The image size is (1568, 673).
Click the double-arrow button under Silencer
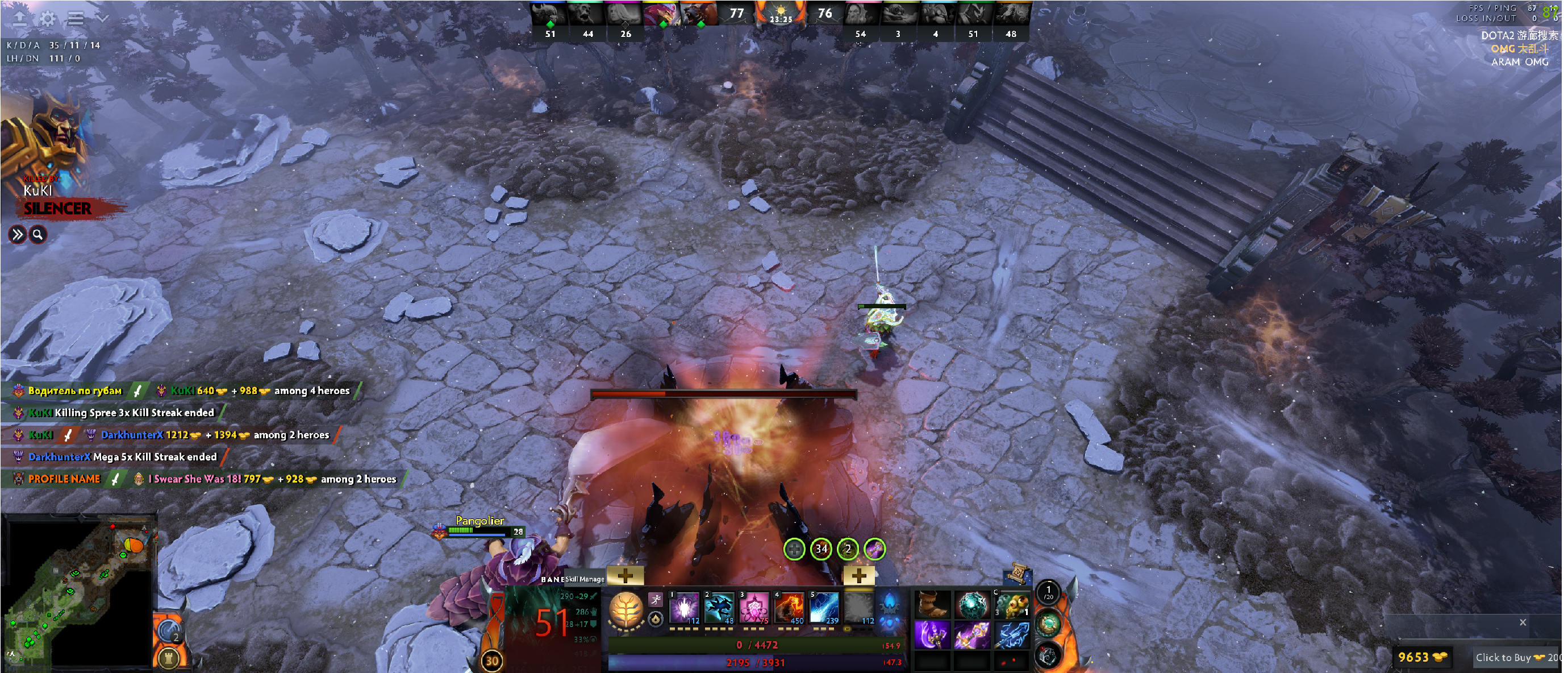[17, 235]
